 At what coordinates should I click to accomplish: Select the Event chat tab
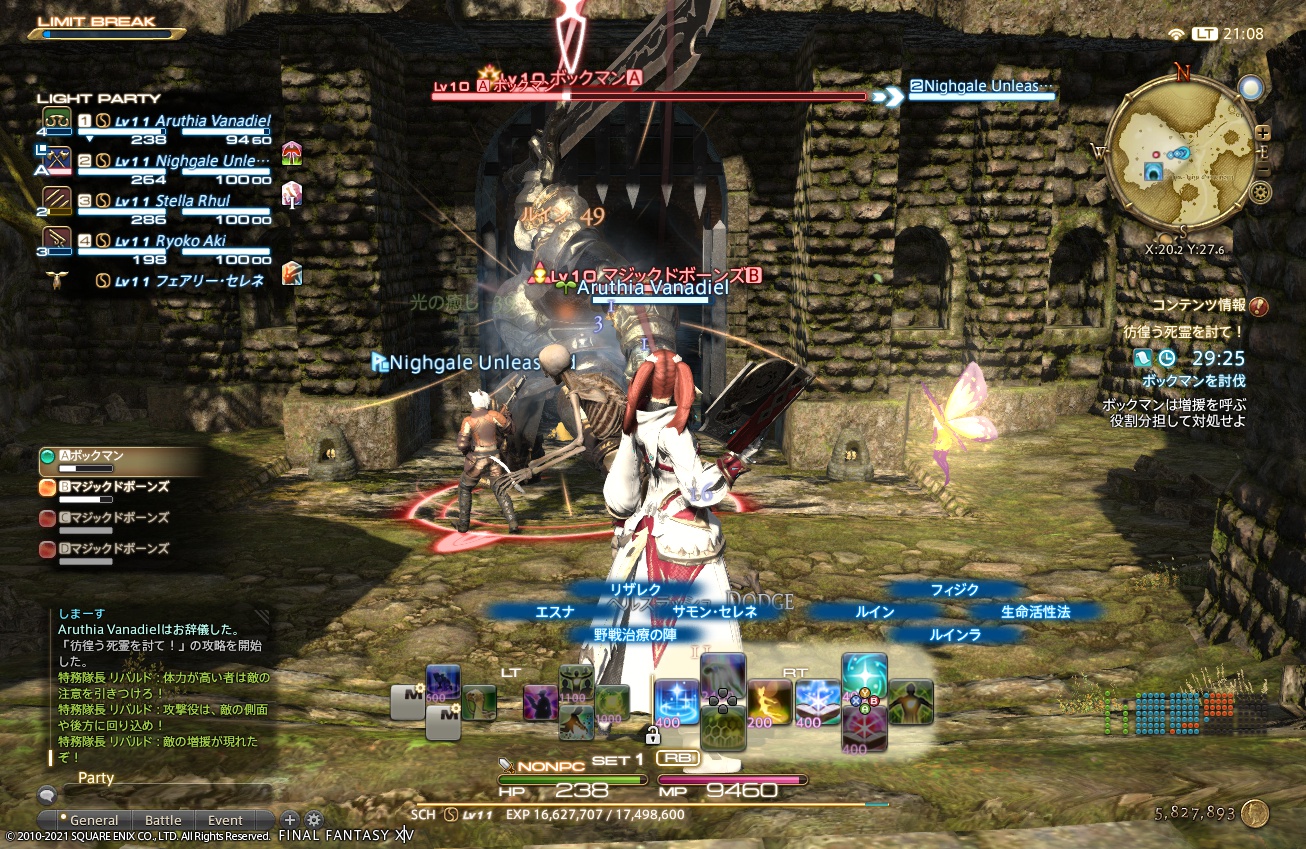click(x=225, y=820)
